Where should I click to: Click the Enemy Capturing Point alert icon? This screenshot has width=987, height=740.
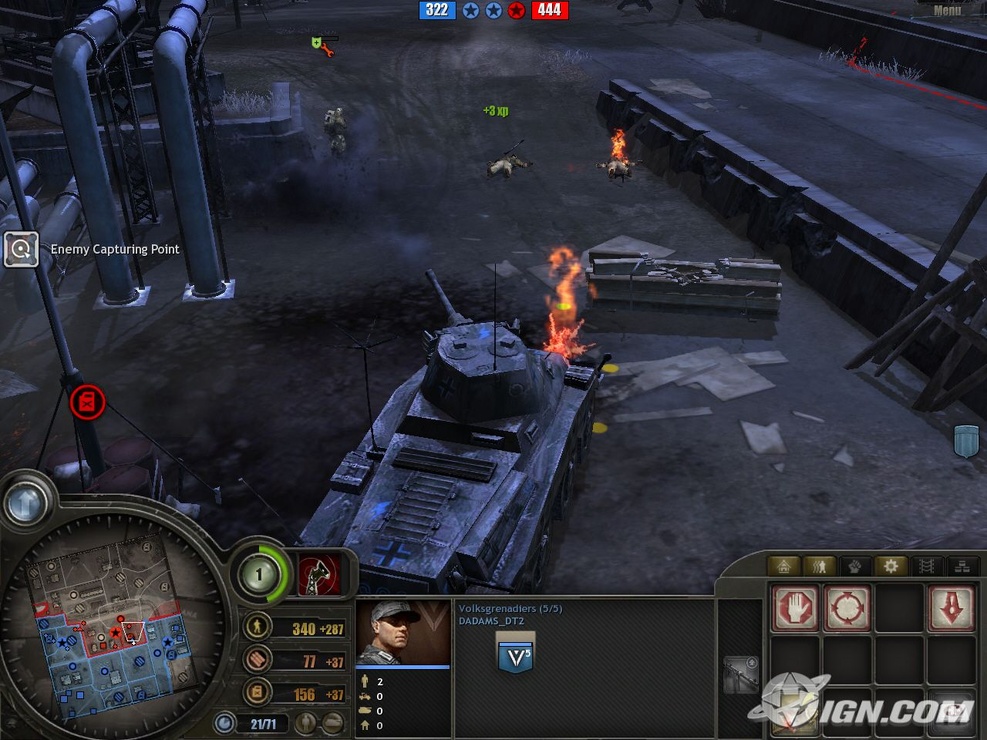tap(21, 249)
